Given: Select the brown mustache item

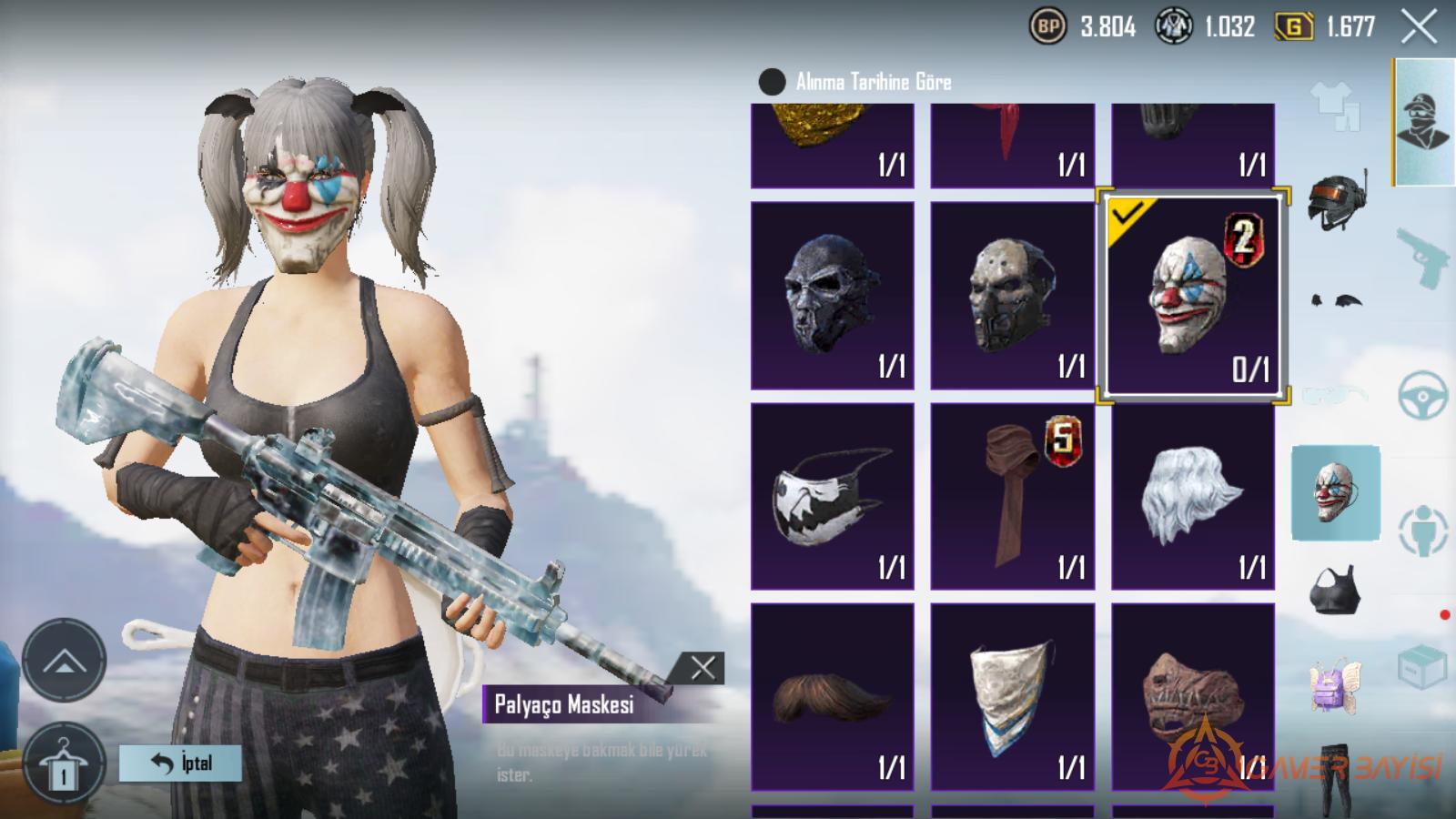Looking at the screenshot, I should coord(832,697).
